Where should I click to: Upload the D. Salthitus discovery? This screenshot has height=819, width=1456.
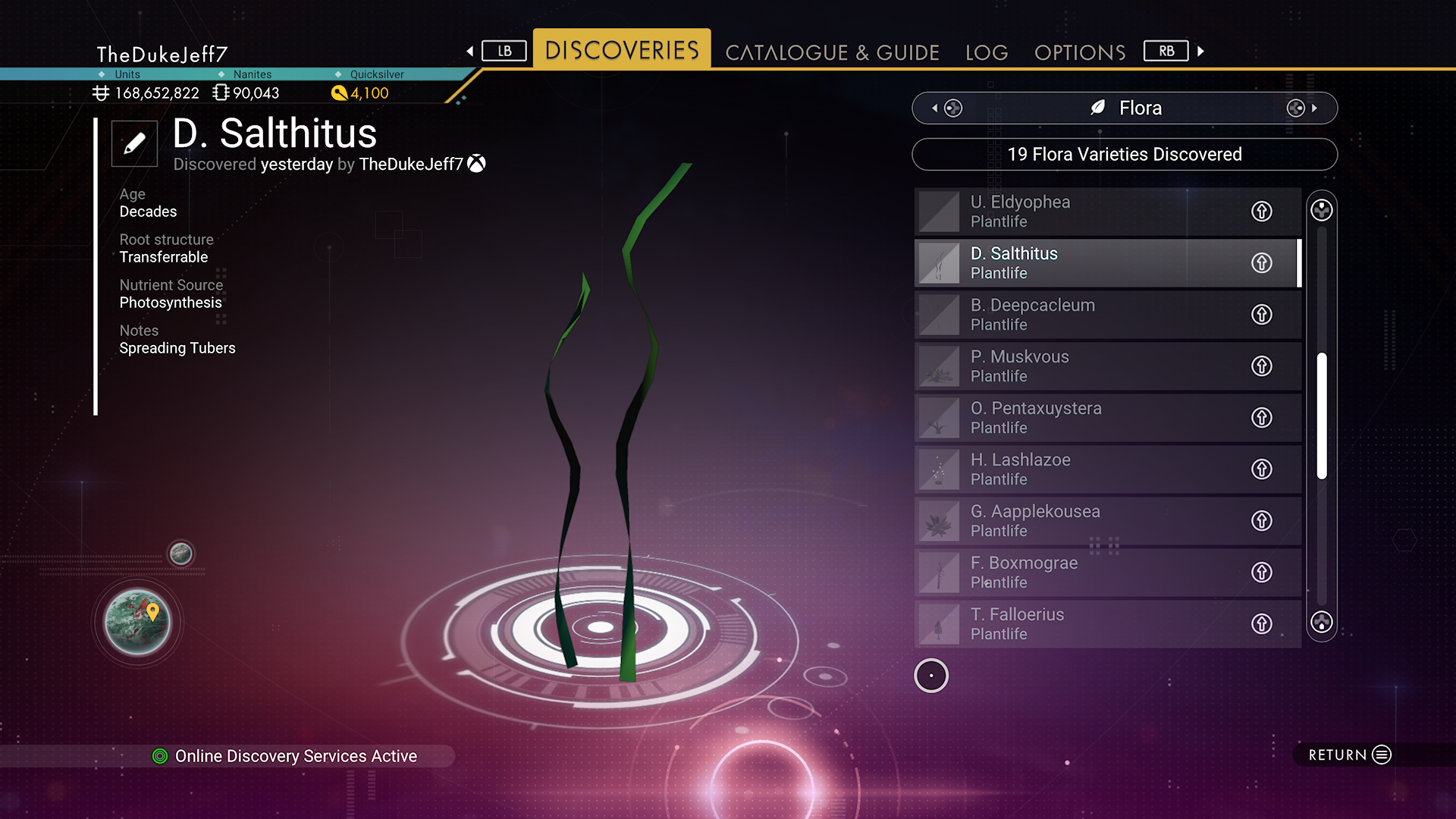tap(1261, 263)
